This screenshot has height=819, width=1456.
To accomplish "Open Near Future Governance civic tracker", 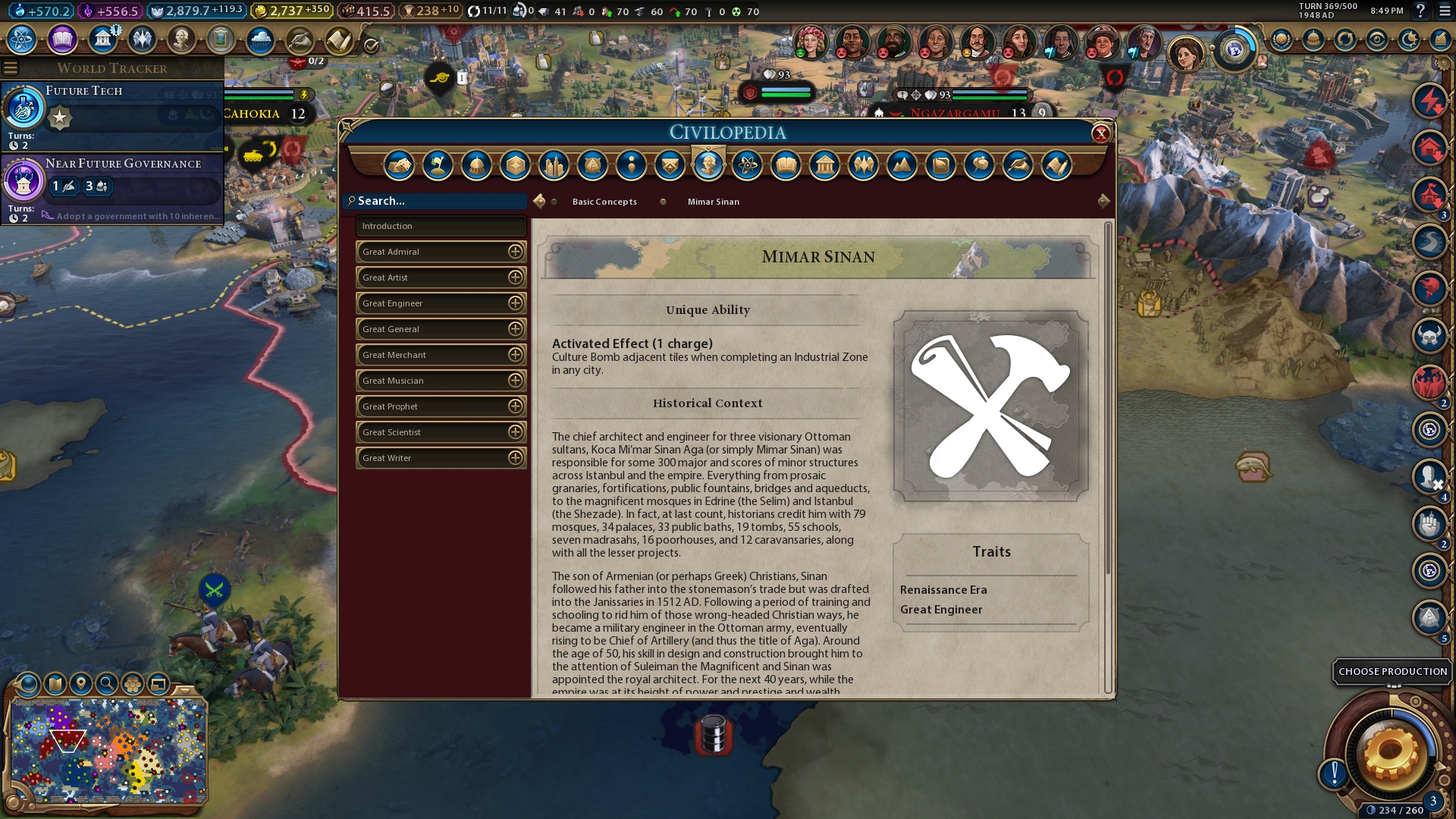I will (112, 188).
